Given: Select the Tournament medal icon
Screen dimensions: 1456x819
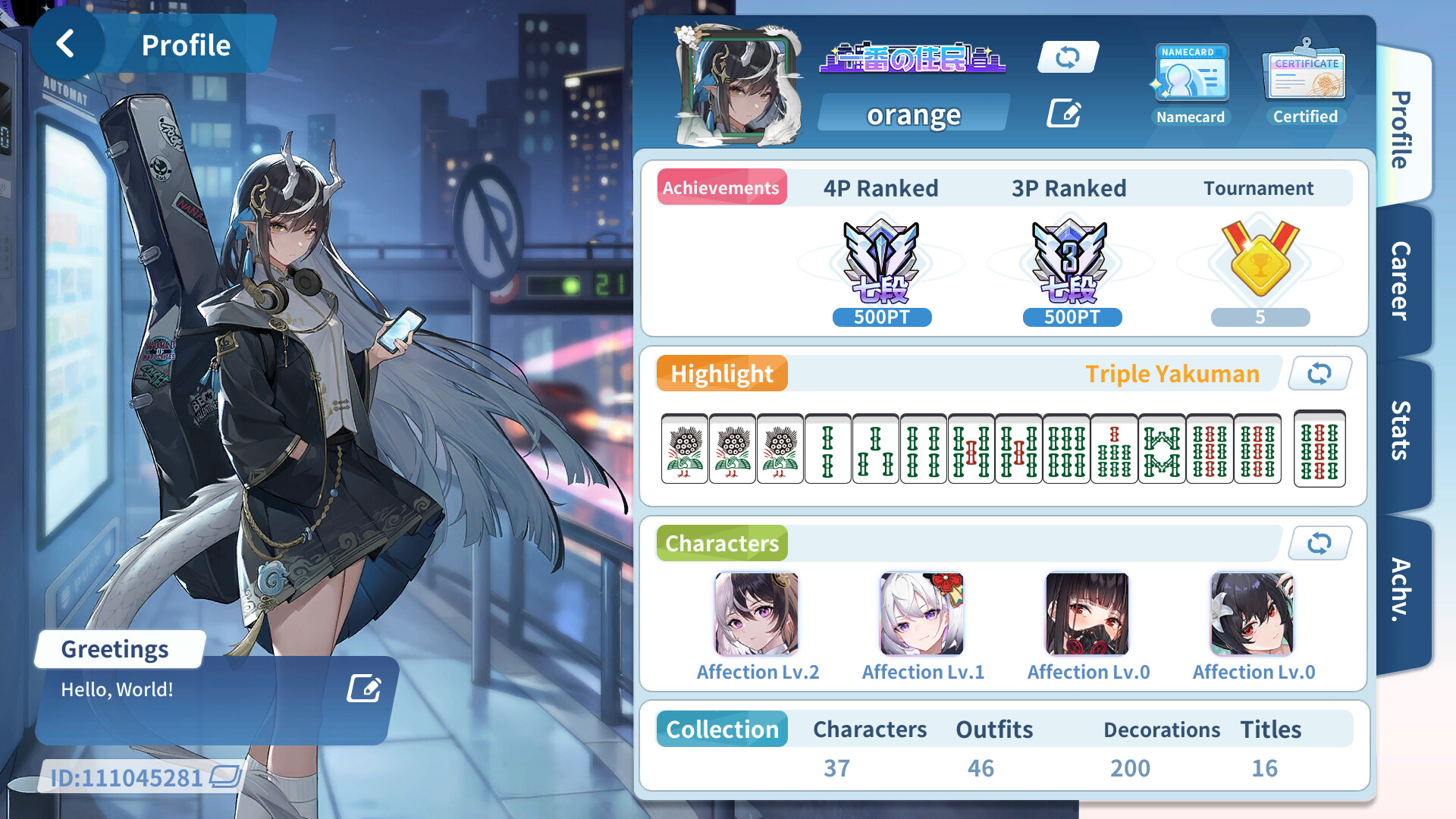Looking at the screenshot, I should click(1259, 262).
